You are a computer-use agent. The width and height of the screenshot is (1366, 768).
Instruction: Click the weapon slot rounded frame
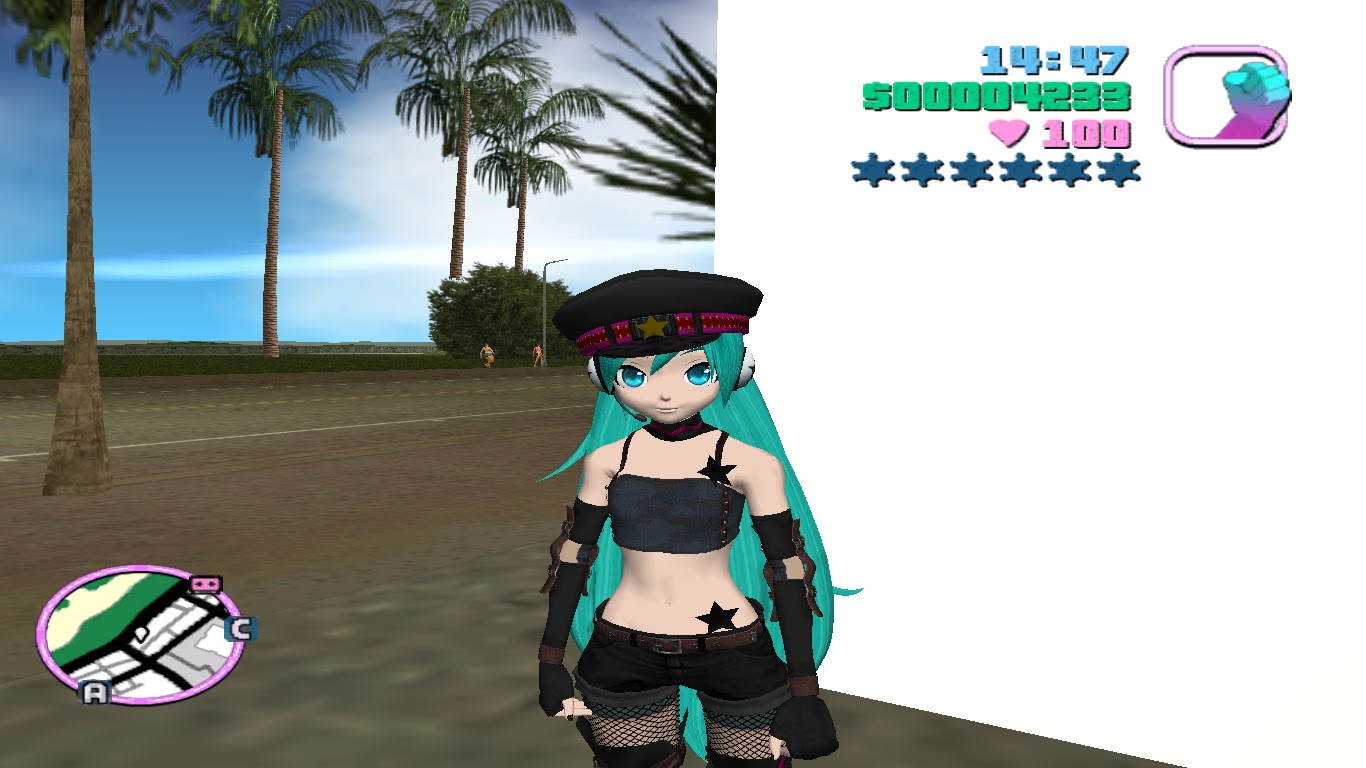[1227, 96]
